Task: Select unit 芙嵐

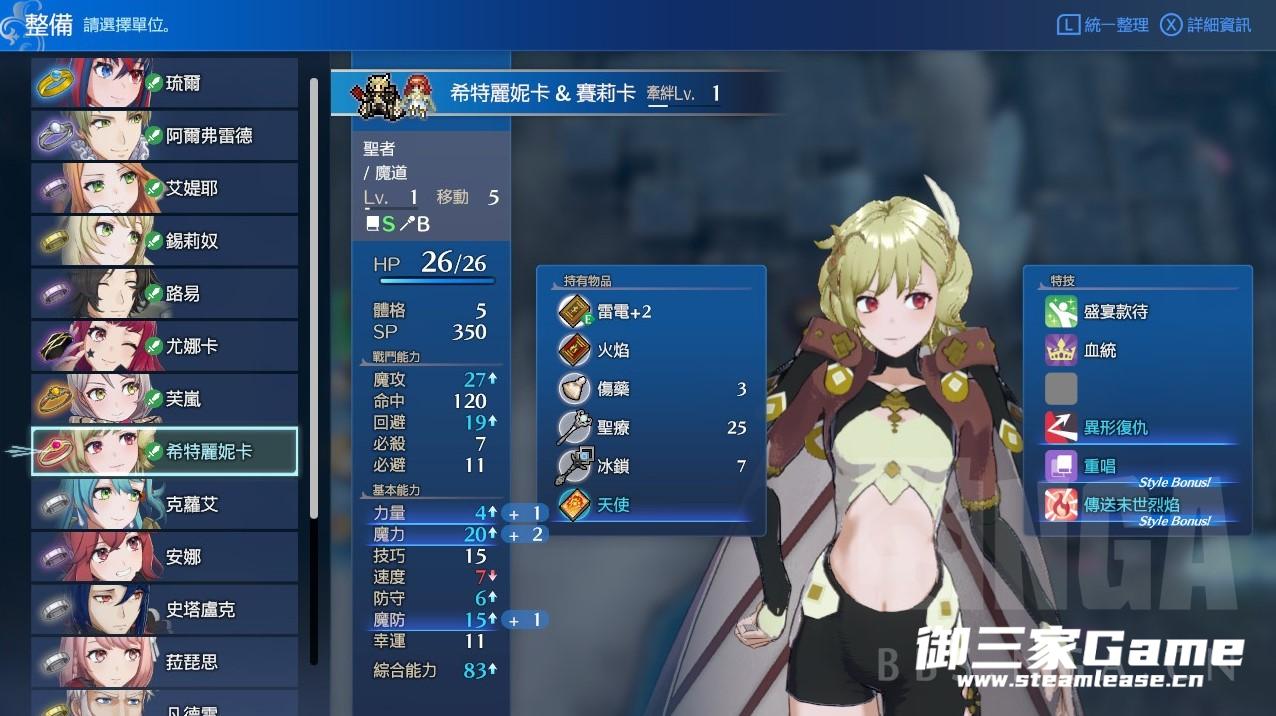Action: pyautogui.click(x=165, y=399)
